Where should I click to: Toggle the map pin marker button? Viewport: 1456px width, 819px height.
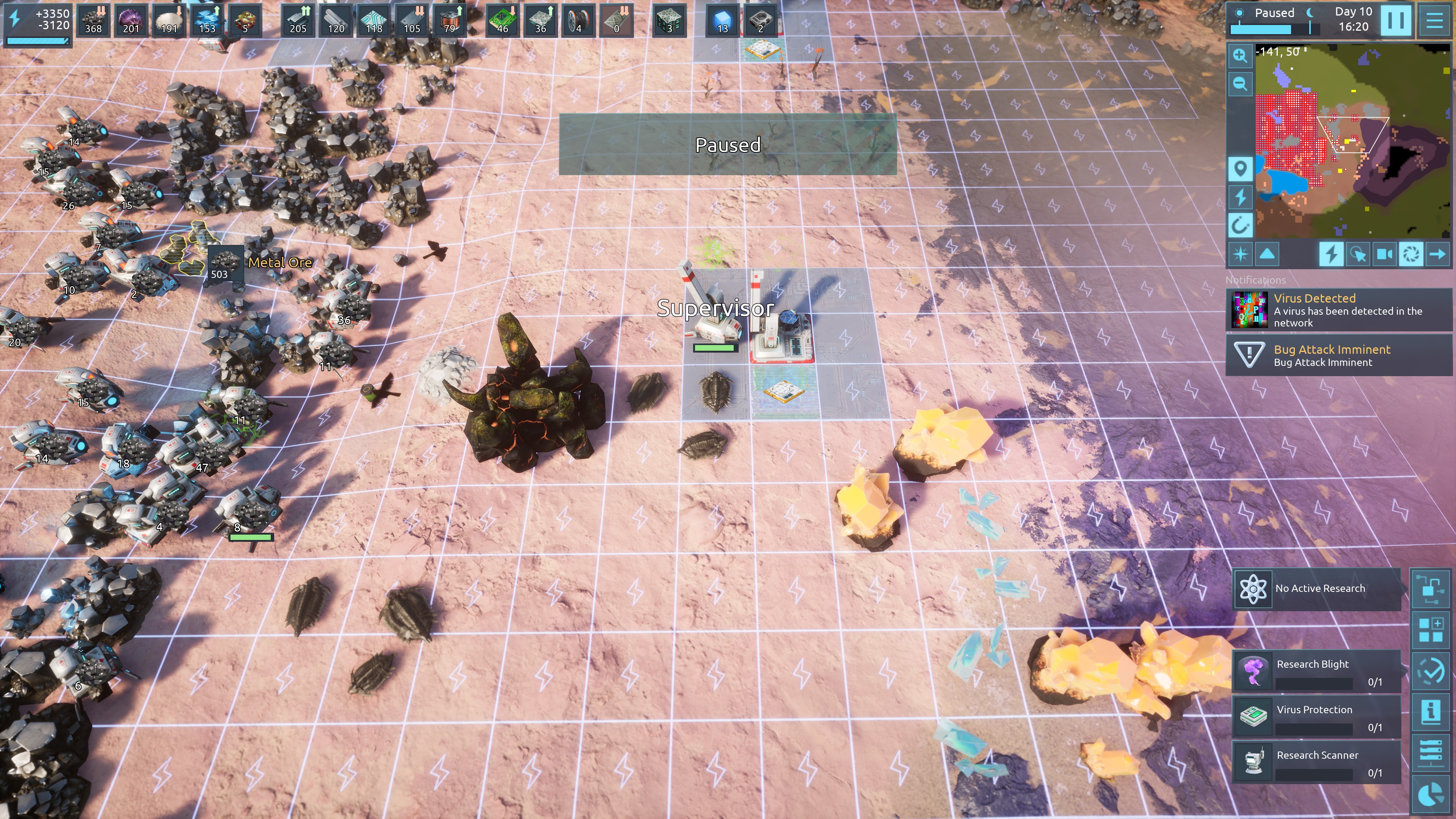click(x=1240, y=169)
